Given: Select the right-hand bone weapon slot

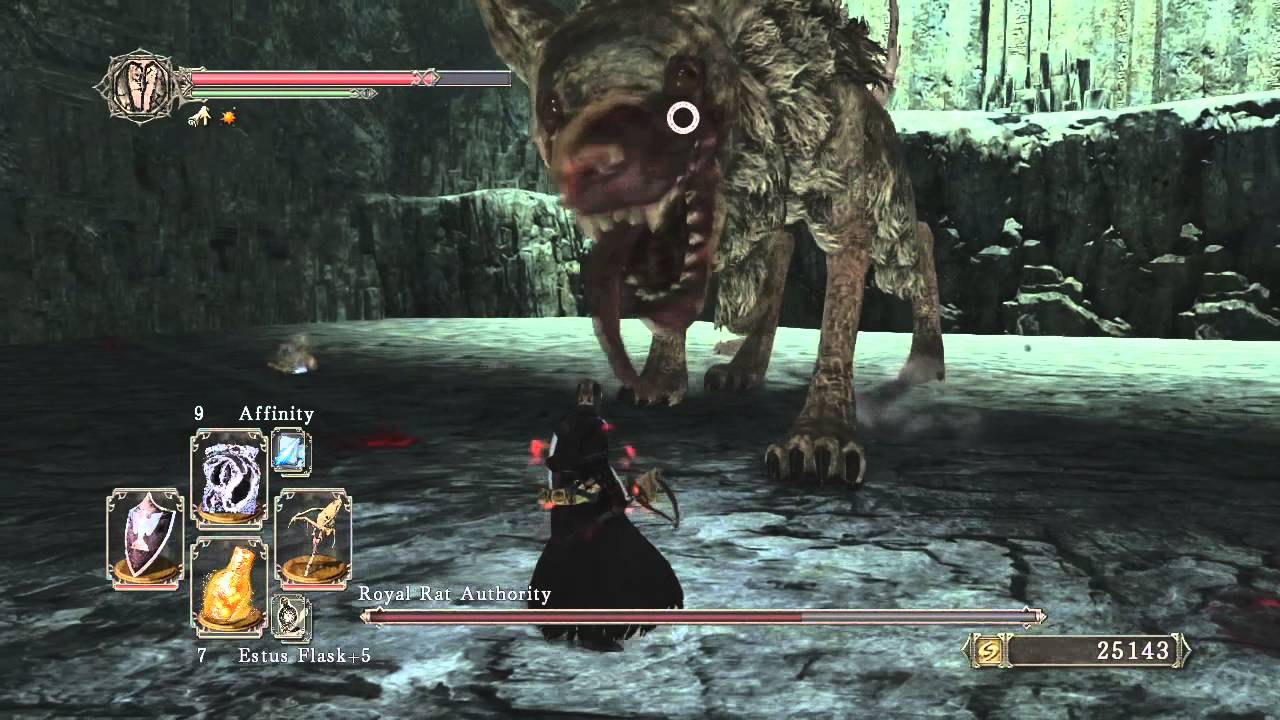Looking at the screenshot, I should click(312, 537).
